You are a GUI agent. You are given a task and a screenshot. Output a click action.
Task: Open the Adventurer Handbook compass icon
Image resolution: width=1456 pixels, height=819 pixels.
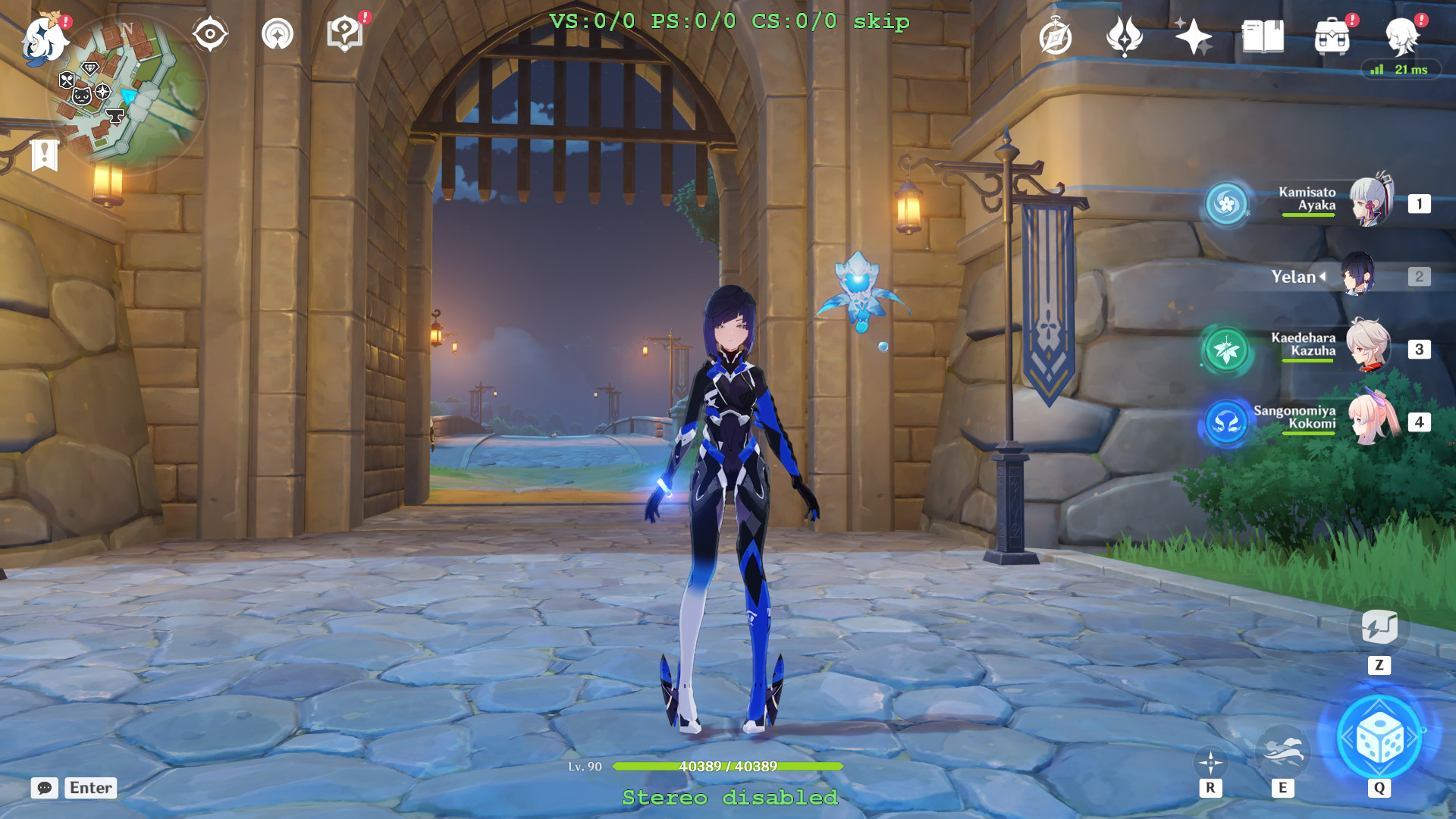(x=1057, y=38)
